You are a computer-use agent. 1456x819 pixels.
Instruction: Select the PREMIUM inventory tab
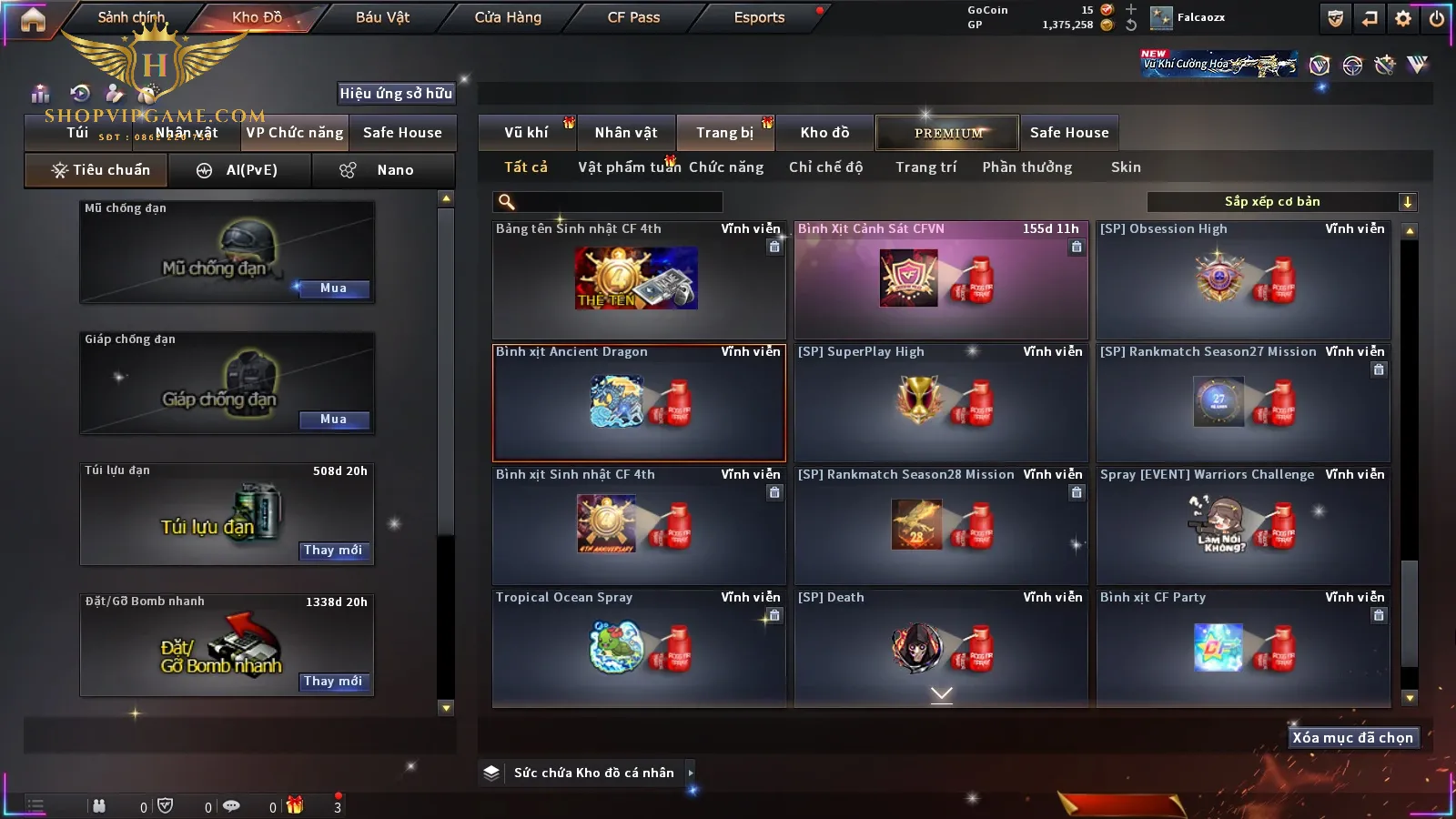pos(948,133)
